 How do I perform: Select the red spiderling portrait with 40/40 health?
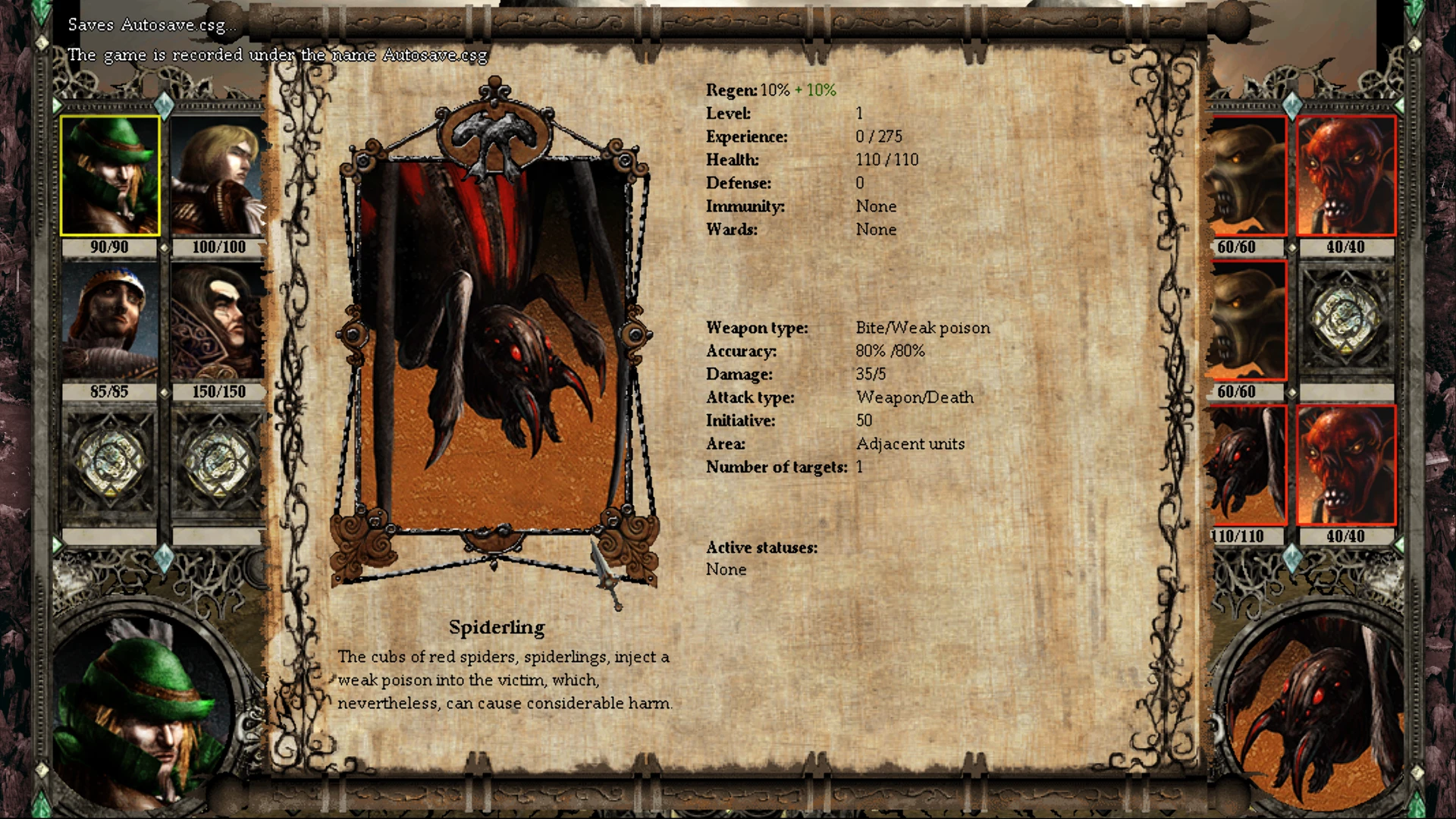[1348, 174]
